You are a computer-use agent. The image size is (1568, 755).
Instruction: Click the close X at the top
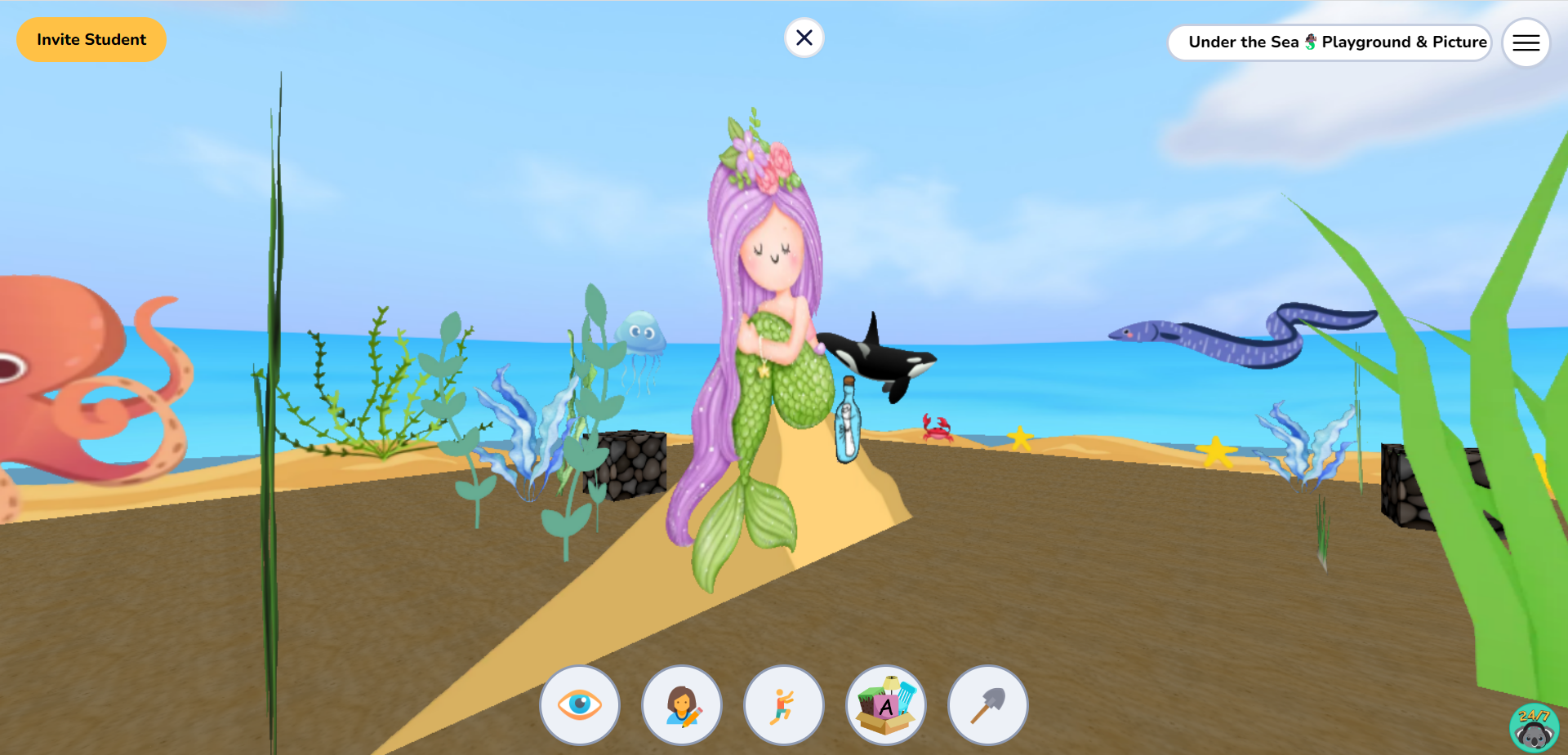pos(804,38)
